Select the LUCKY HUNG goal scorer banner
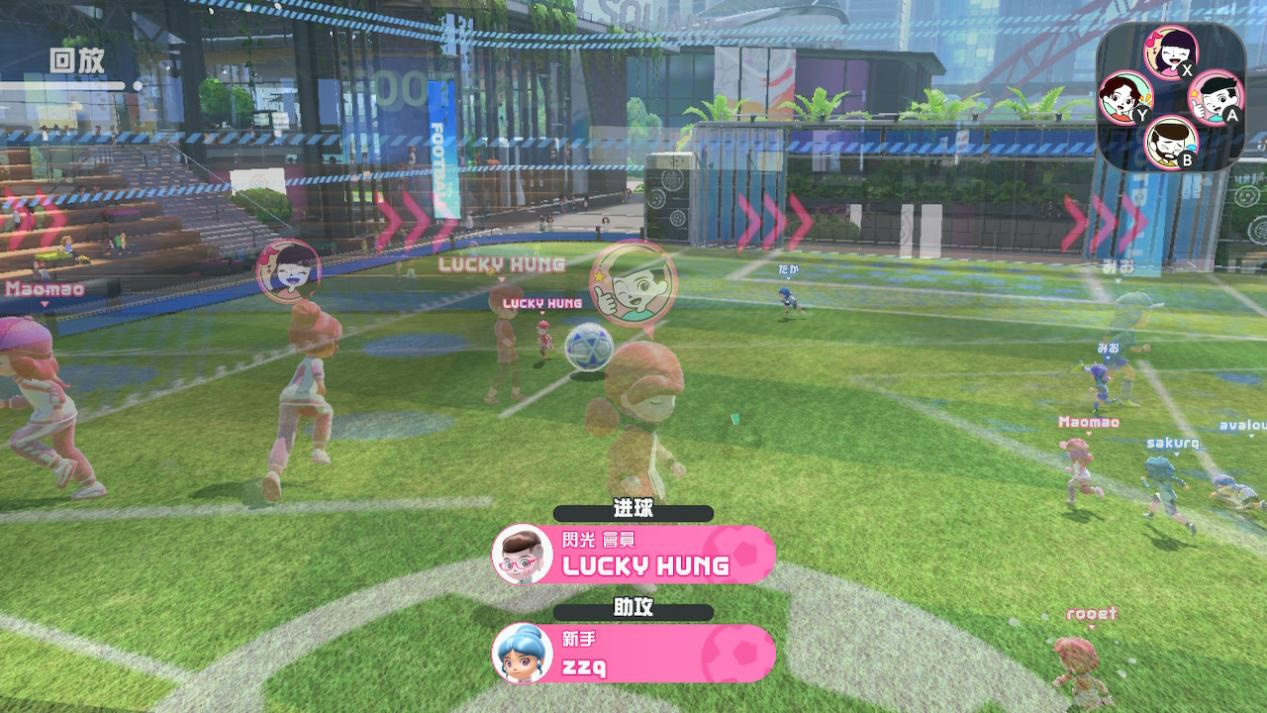The height and width of the screenshot is (713, 1267). (634, 554)
